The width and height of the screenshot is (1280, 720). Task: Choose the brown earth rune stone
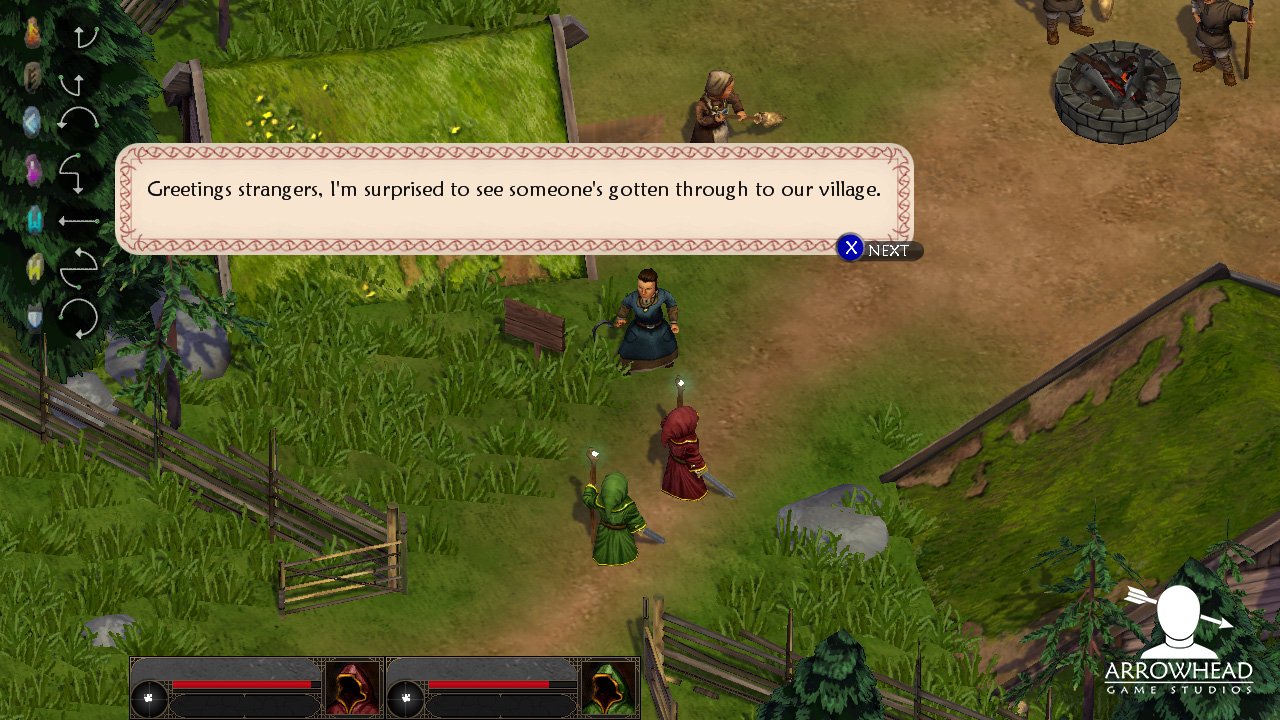click(x=34, y=77)
